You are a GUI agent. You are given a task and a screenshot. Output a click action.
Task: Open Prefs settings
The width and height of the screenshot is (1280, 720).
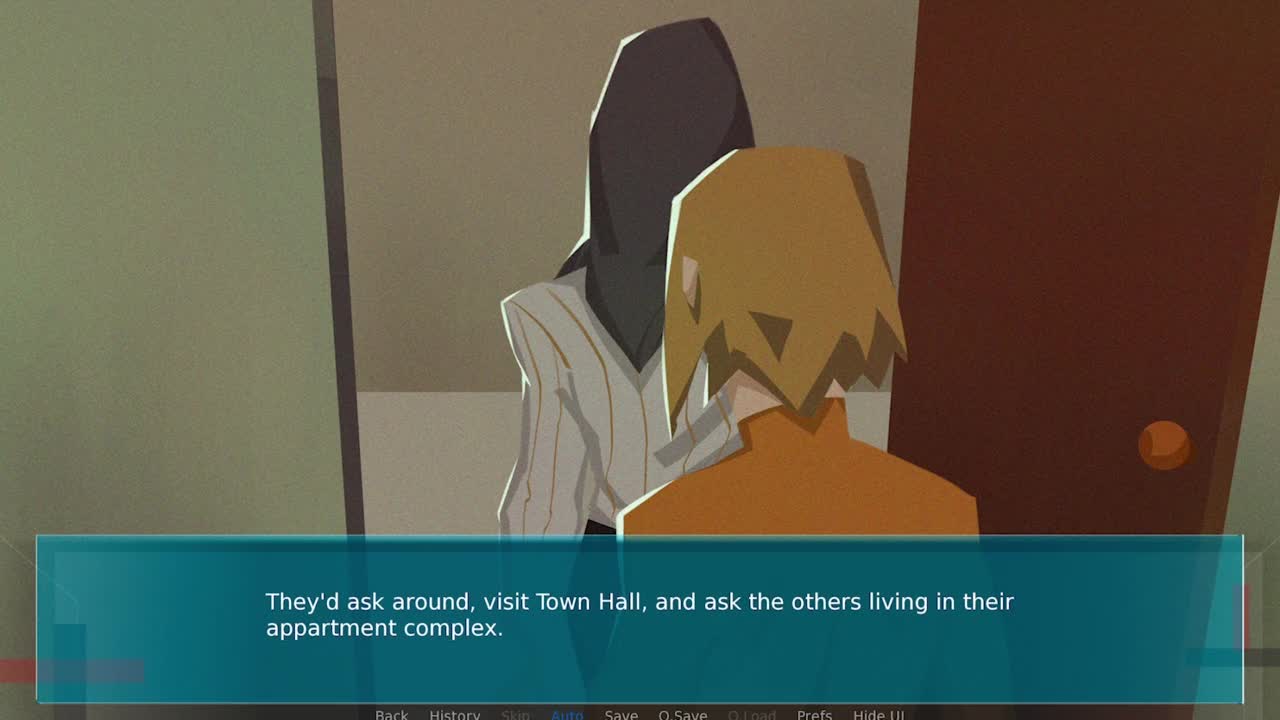(x=814, y=714)
